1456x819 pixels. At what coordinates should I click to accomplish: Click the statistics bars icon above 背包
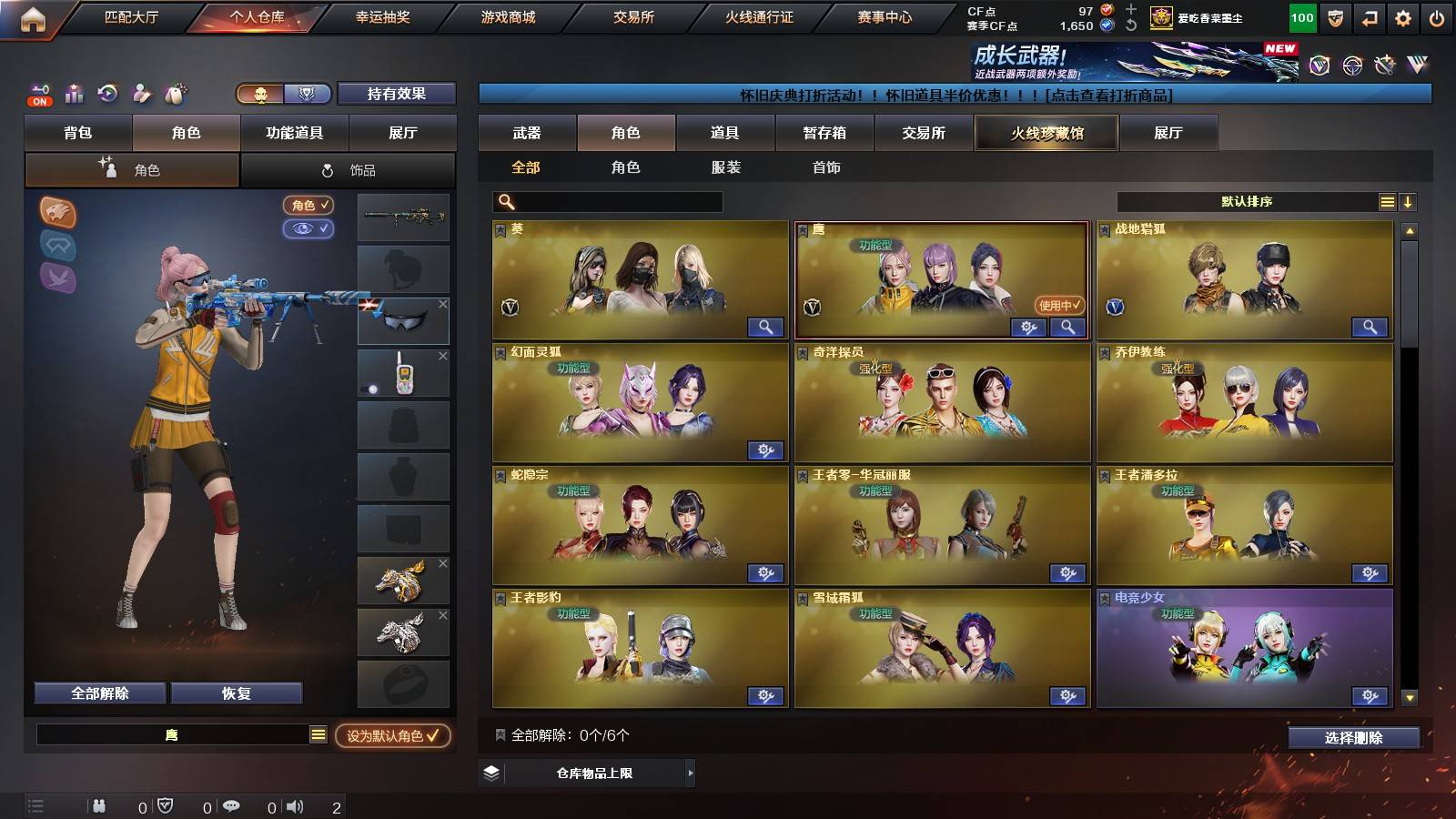click(74, 94)
